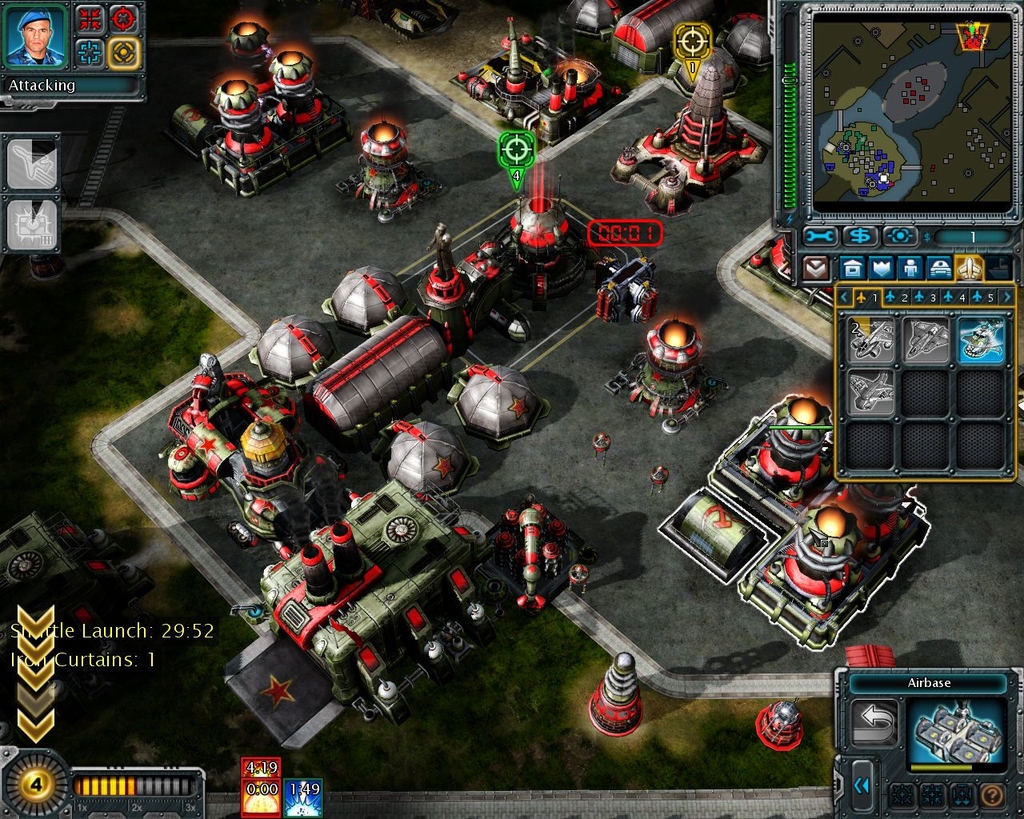1024x819 pixels.
Task: Switch to the defenses build tab
Action: (881, 268)
